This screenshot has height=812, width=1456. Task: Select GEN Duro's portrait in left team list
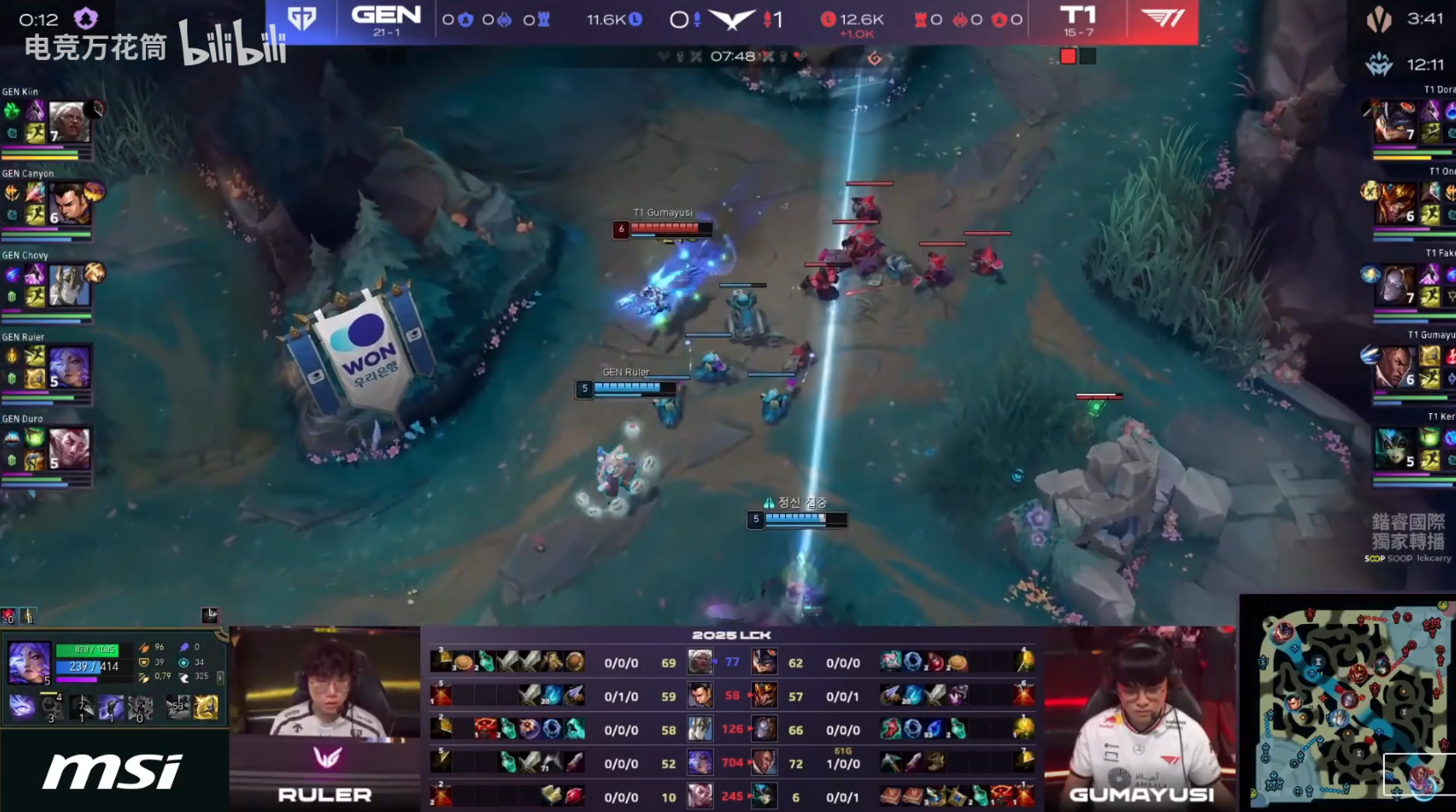point(69,448)
